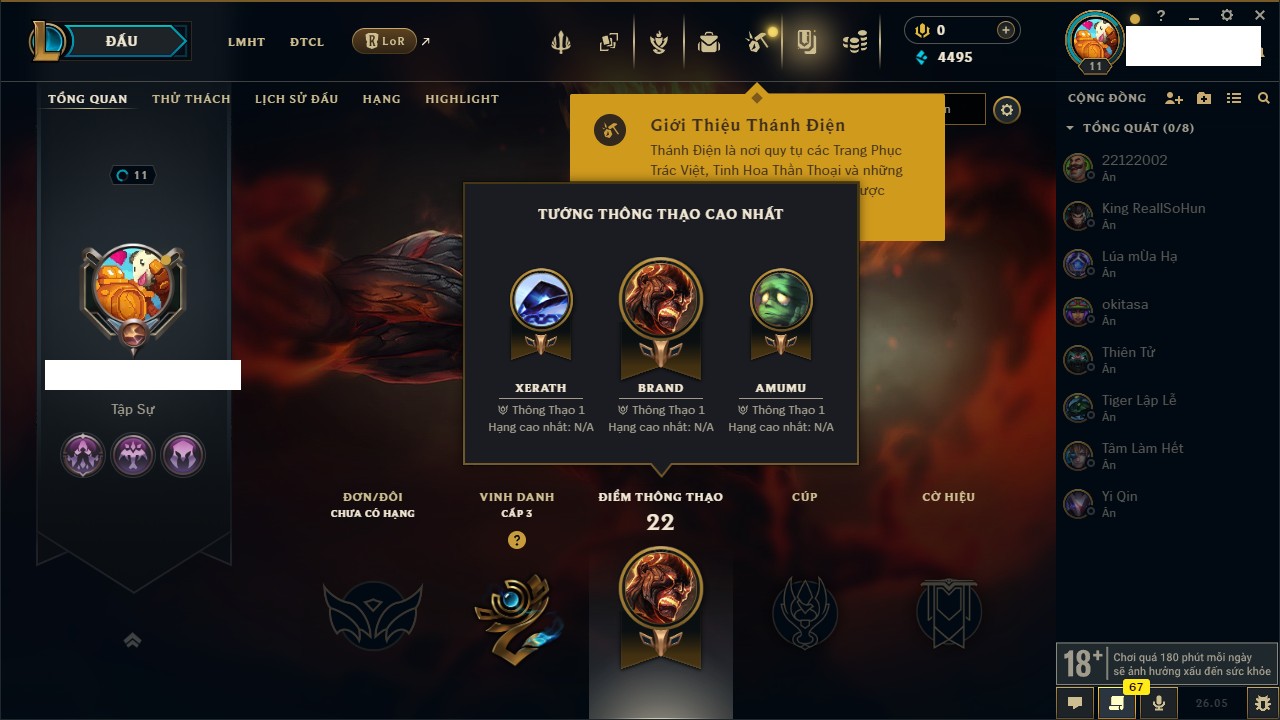The height and width of the screenshot is (720, 1280).
Task: Open the loot hammer crafting icon
Action: 757,42
